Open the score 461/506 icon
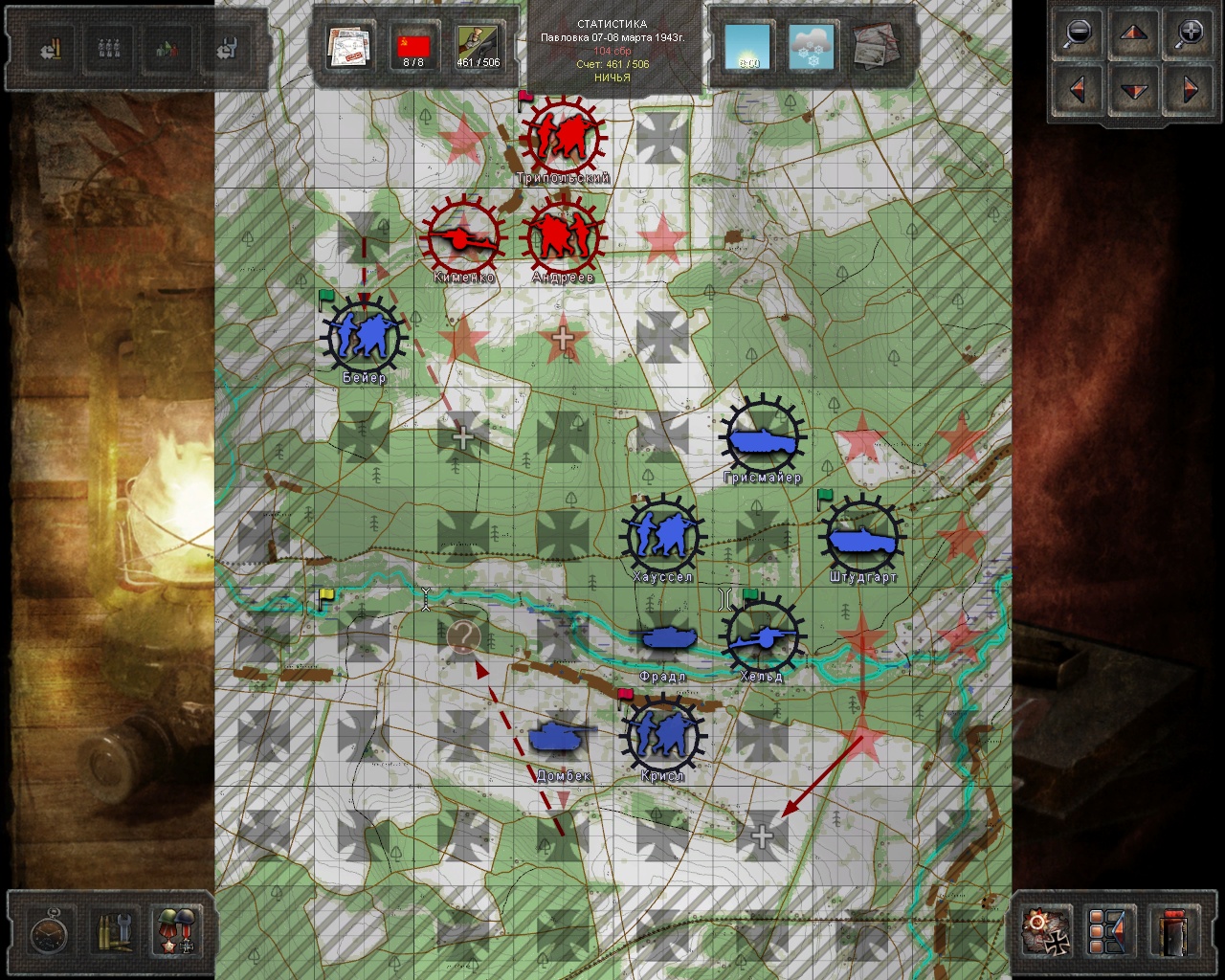 tap(478, 48)
